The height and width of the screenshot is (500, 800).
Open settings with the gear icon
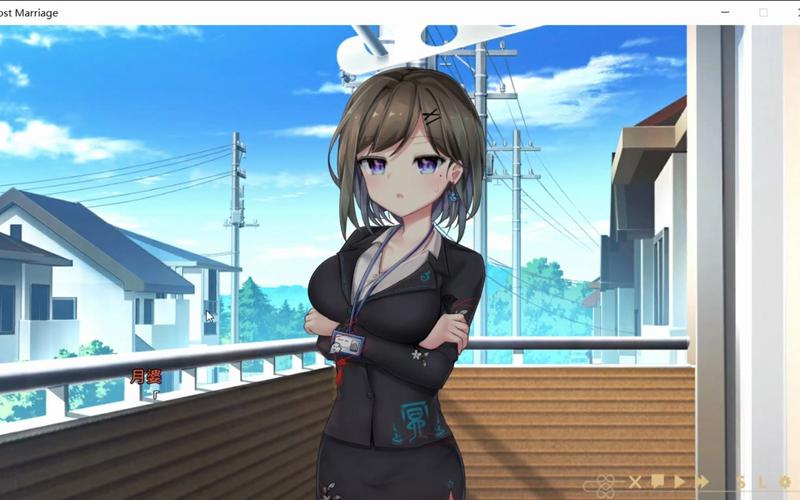pyautogui.click(x=785, y=483)
